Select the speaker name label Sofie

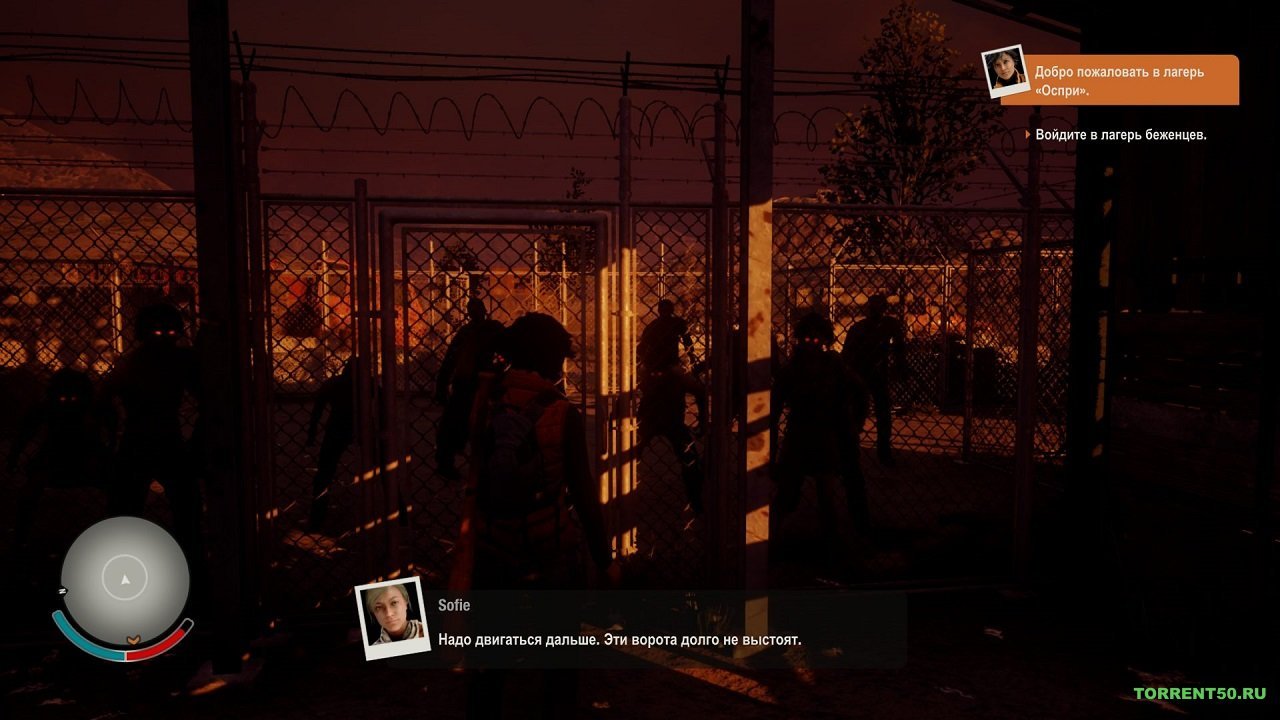pos(455,604)
